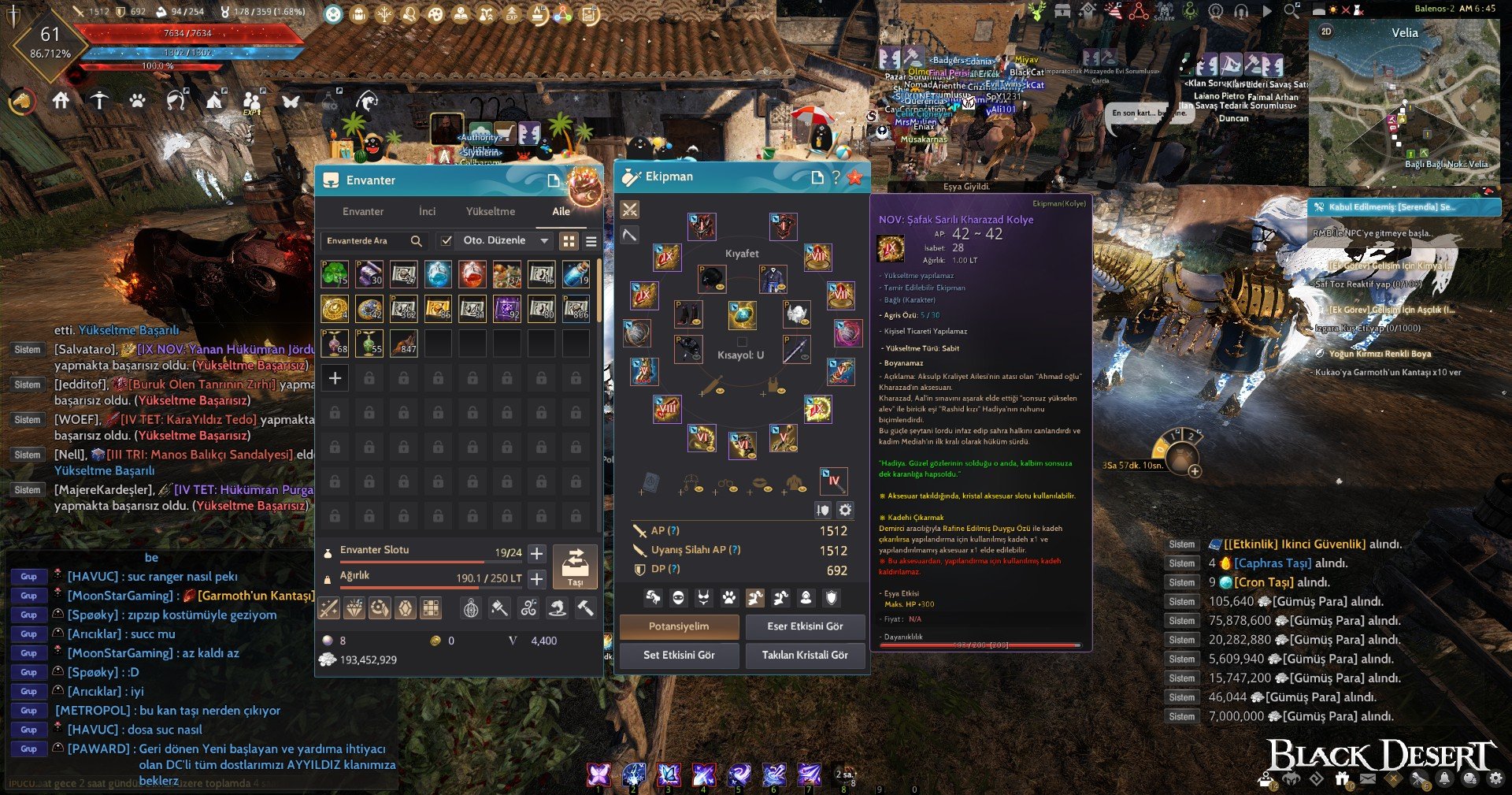Click the Taşı transfer button
This screenshot has height=795, width=1512.
click(x=575, y=566)
